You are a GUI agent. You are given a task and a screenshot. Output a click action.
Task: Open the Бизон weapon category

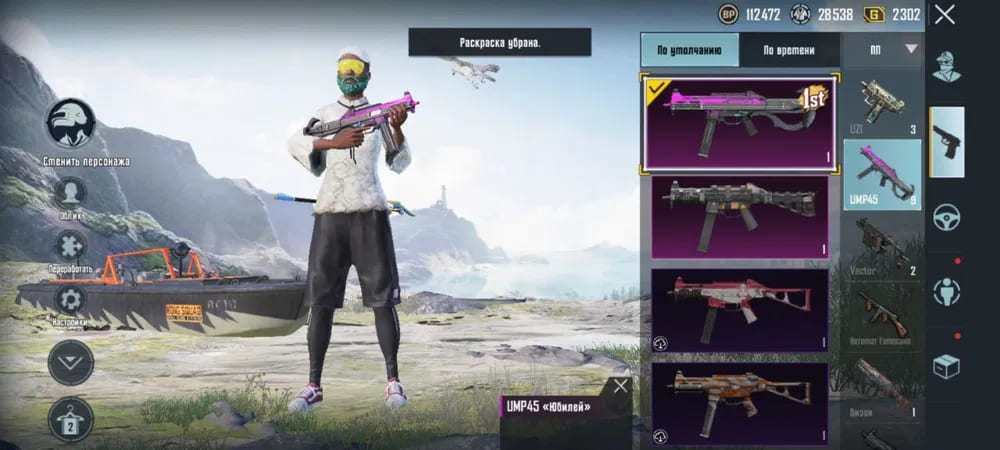[x=882, y=386]
